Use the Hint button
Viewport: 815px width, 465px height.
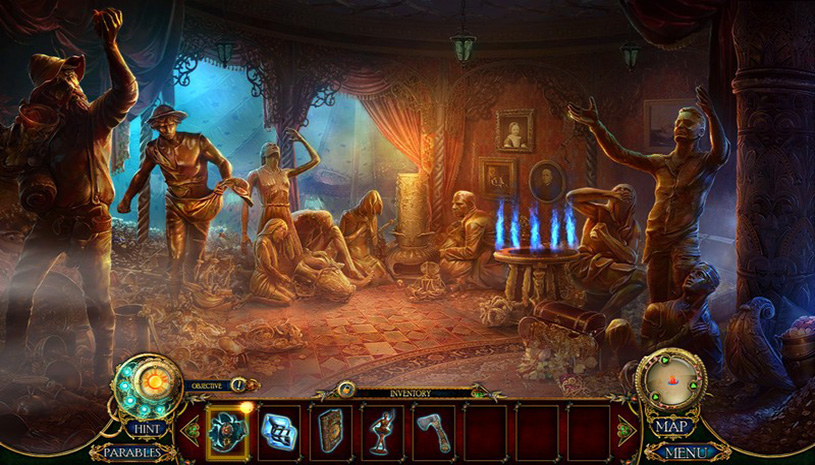[x=145, y=428]
